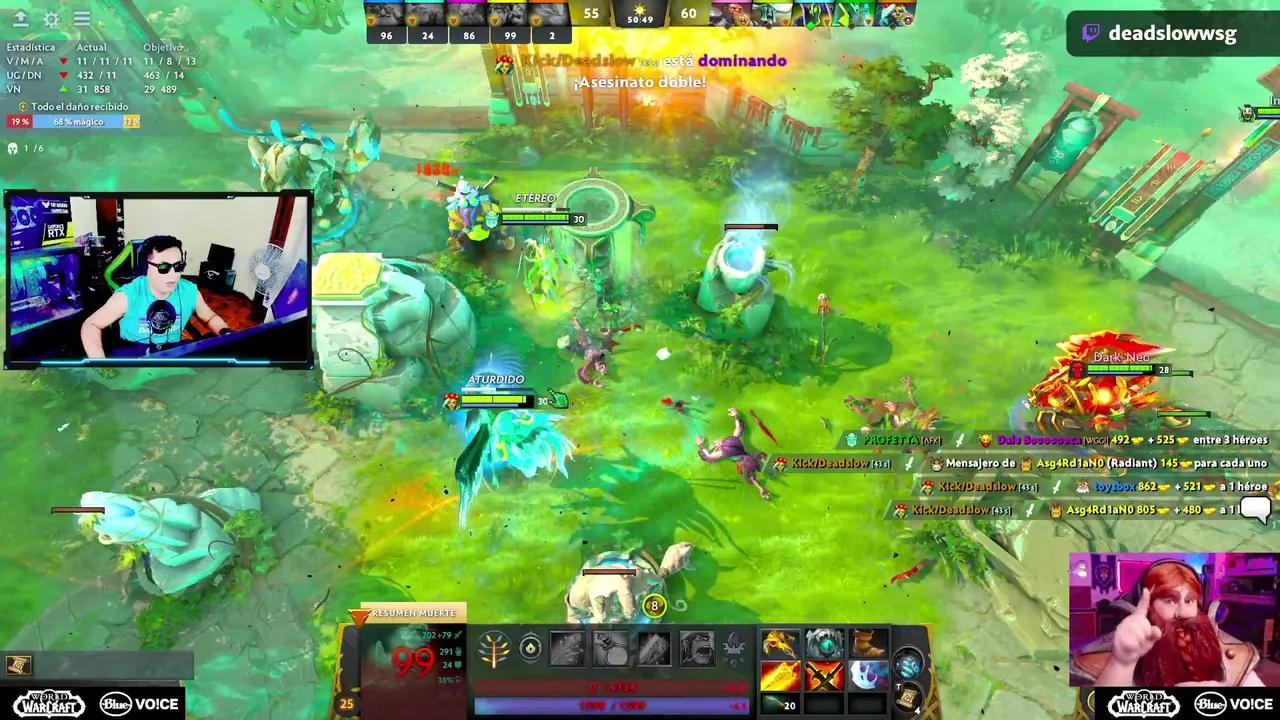Click the Aghanim's Shard status icon
The height and width of the screenshot is (720, 1280).
531,649
